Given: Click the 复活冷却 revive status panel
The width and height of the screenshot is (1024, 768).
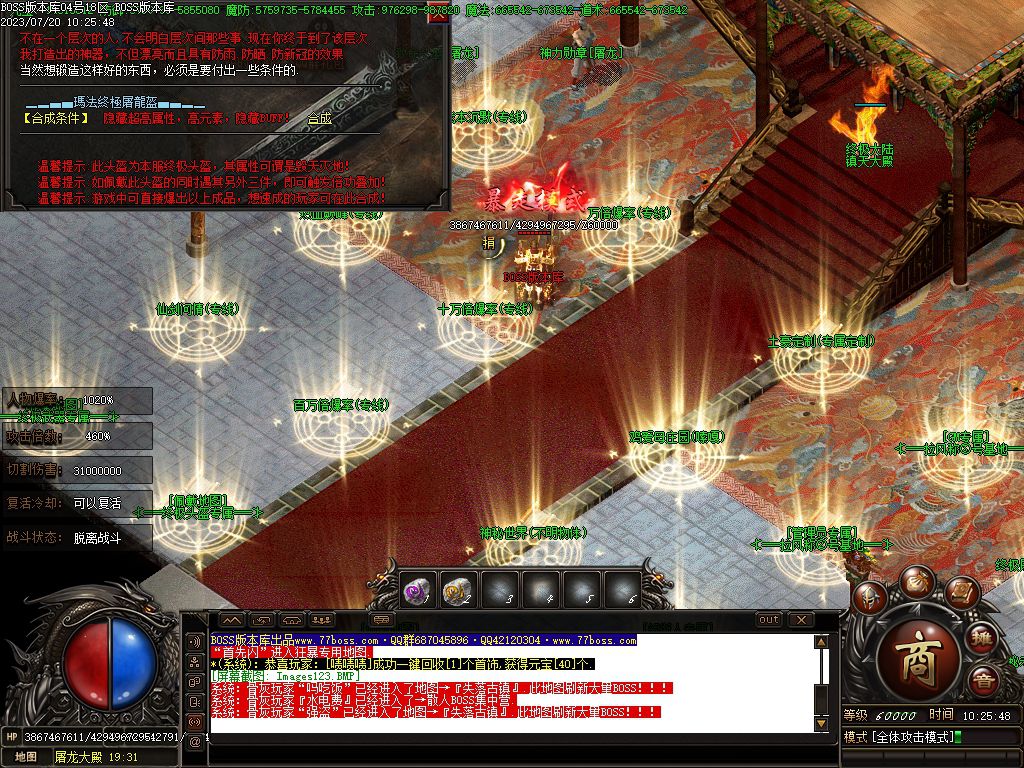Looking at the screenshot, I should [x=77, y=503].
